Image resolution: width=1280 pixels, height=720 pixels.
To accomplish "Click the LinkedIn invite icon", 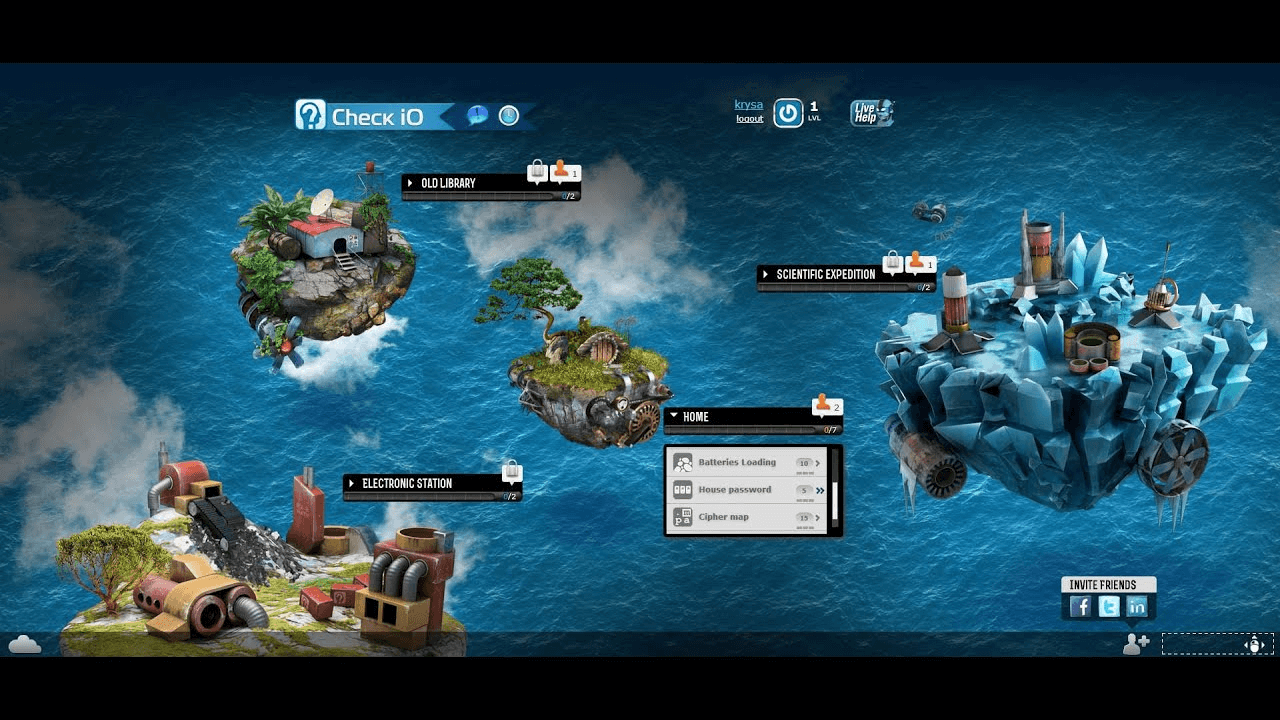I will (x=1137, y=606).
